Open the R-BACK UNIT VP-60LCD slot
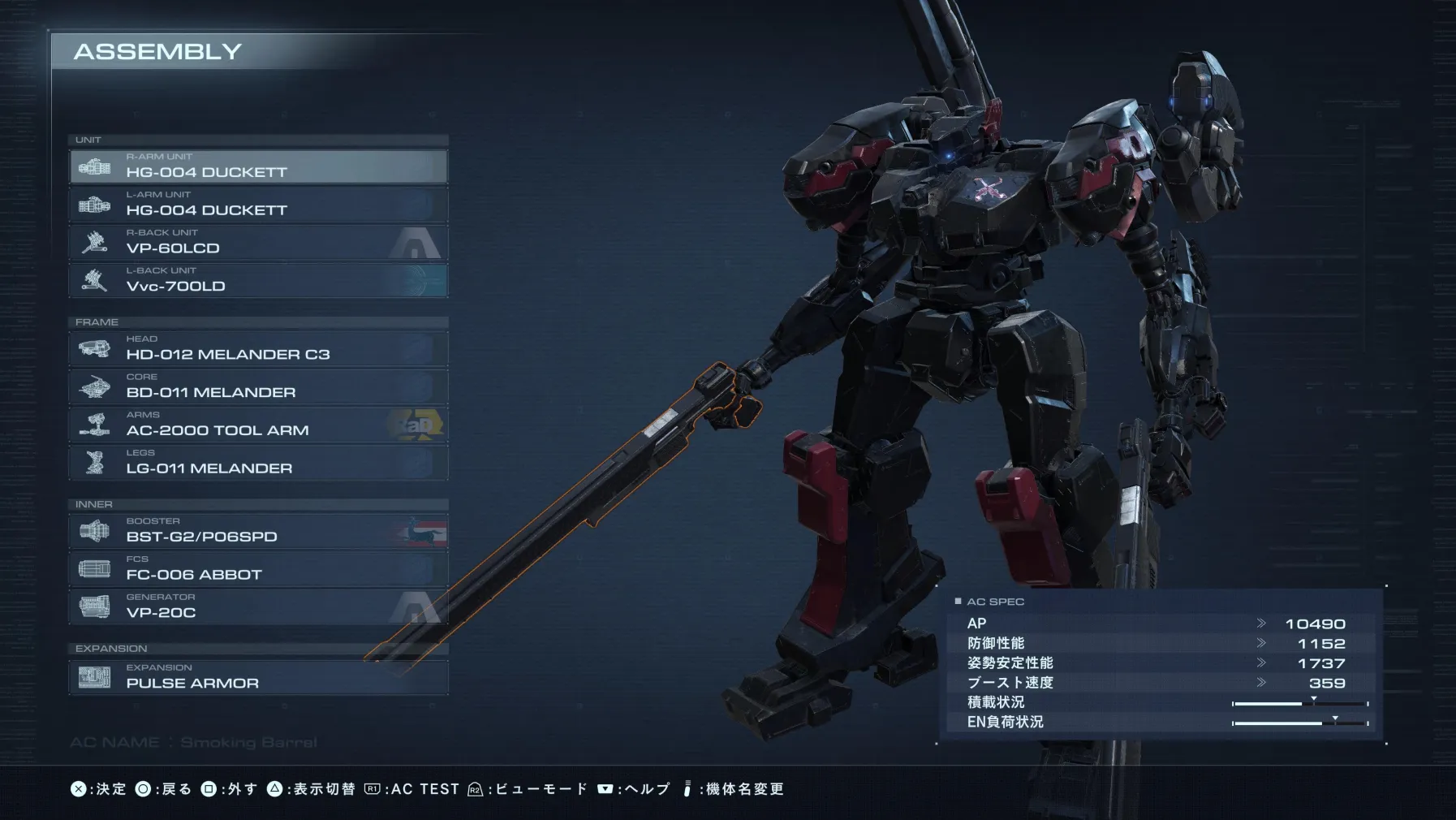 [258, 243]
